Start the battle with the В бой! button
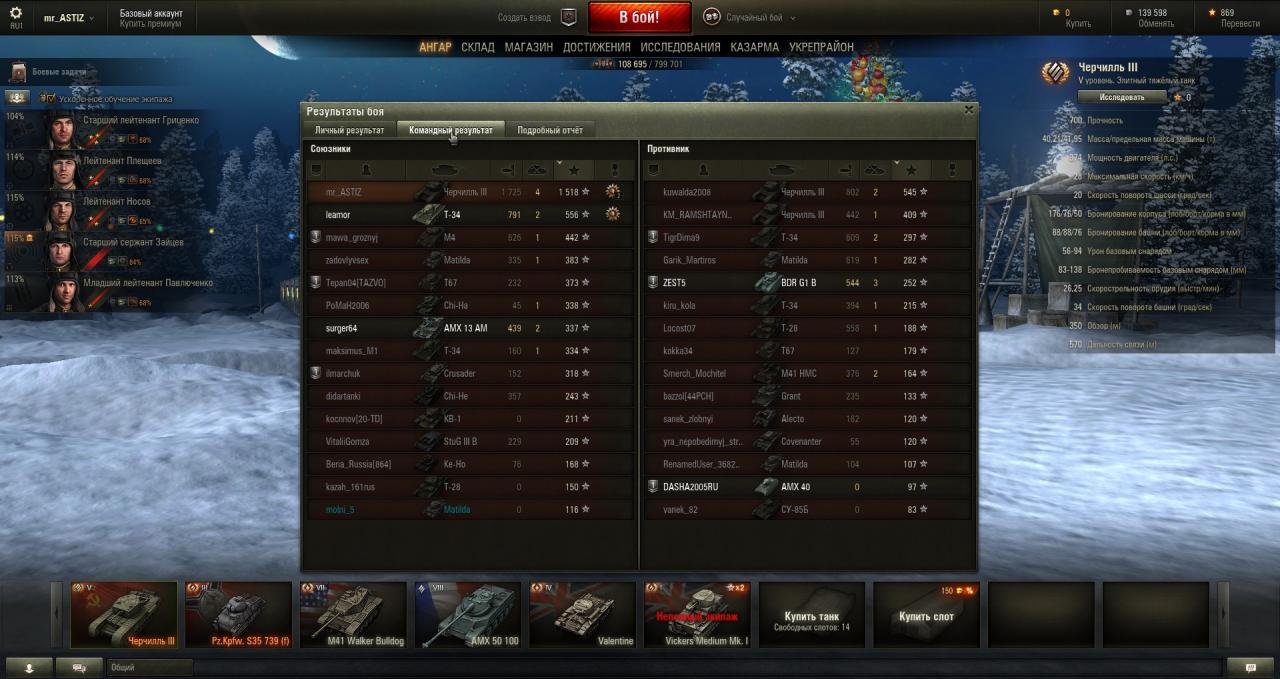 (639, 17)
